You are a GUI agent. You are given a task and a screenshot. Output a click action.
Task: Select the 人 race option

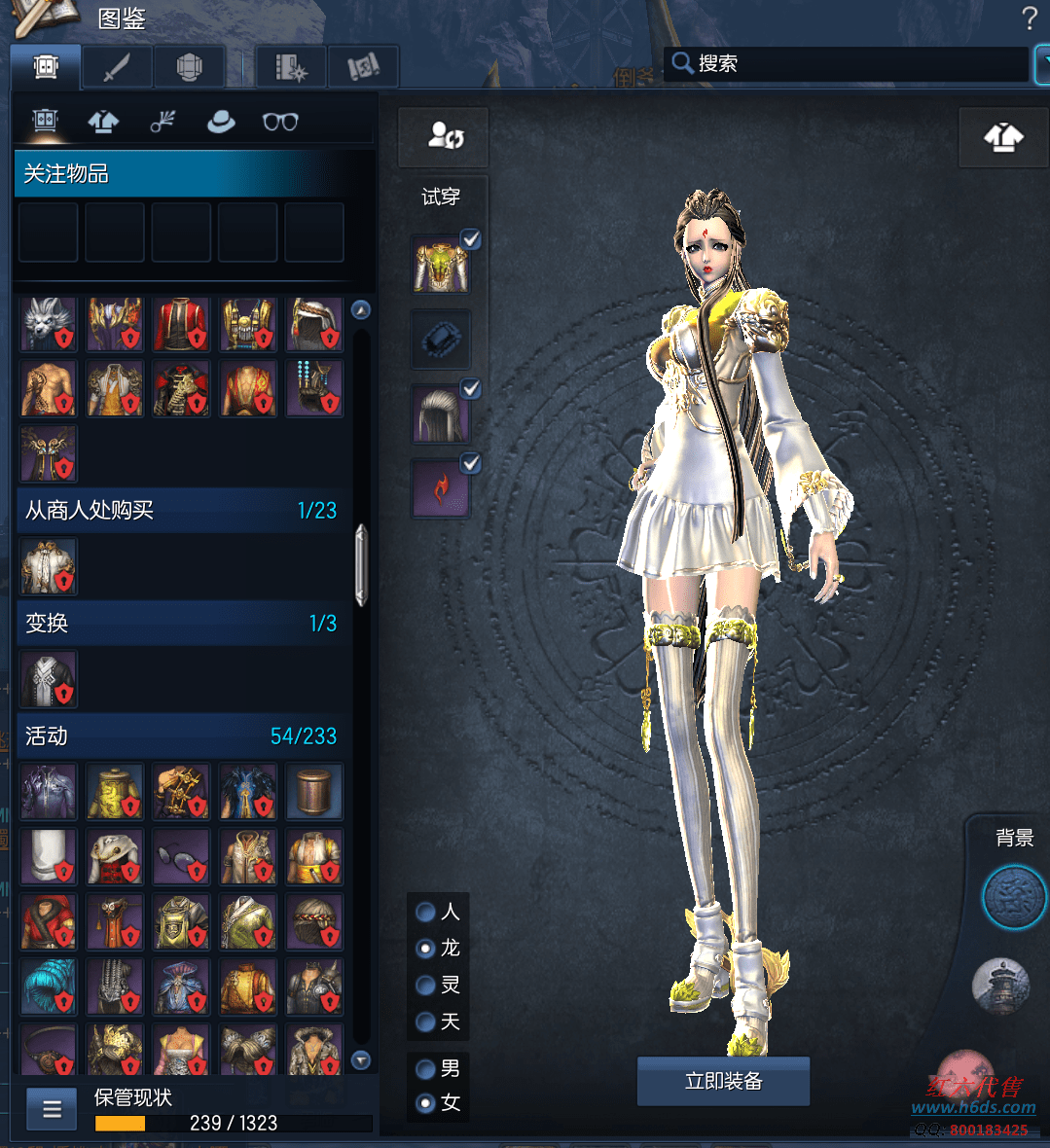tap(426, 912)
